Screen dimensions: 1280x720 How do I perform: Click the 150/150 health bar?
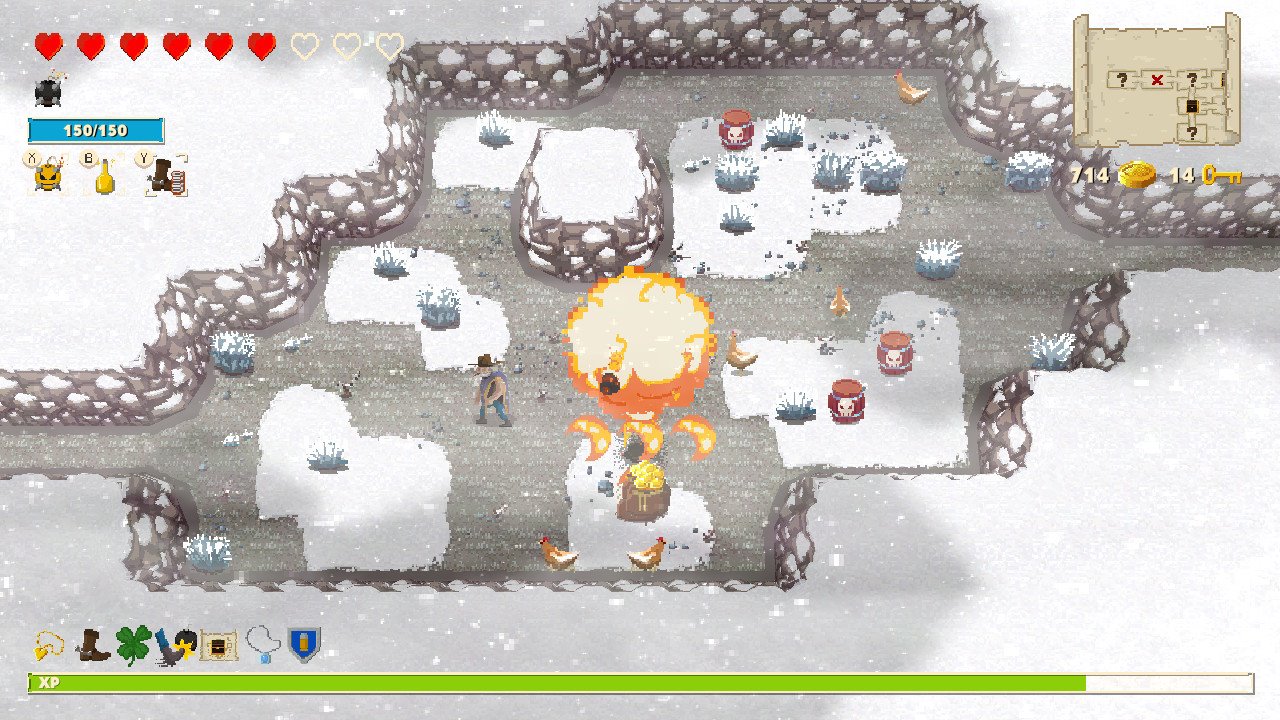(x=97, y=129)
